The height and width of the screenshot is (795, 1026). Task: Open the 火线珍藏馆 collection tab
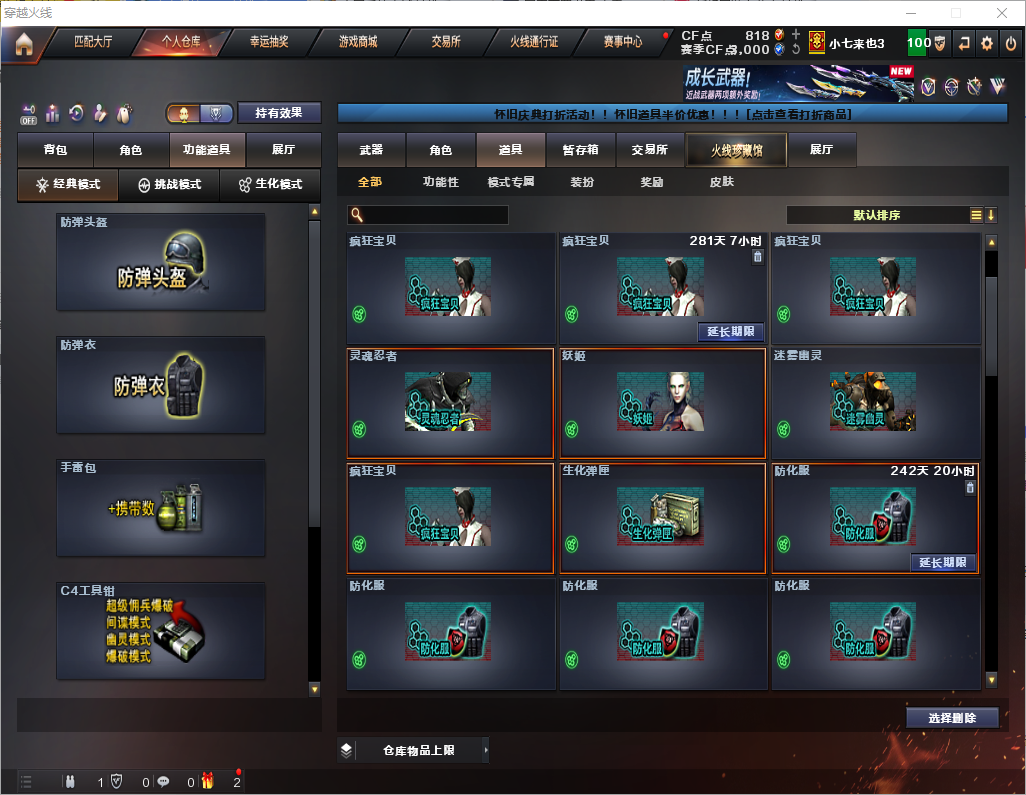pos(736,150)
